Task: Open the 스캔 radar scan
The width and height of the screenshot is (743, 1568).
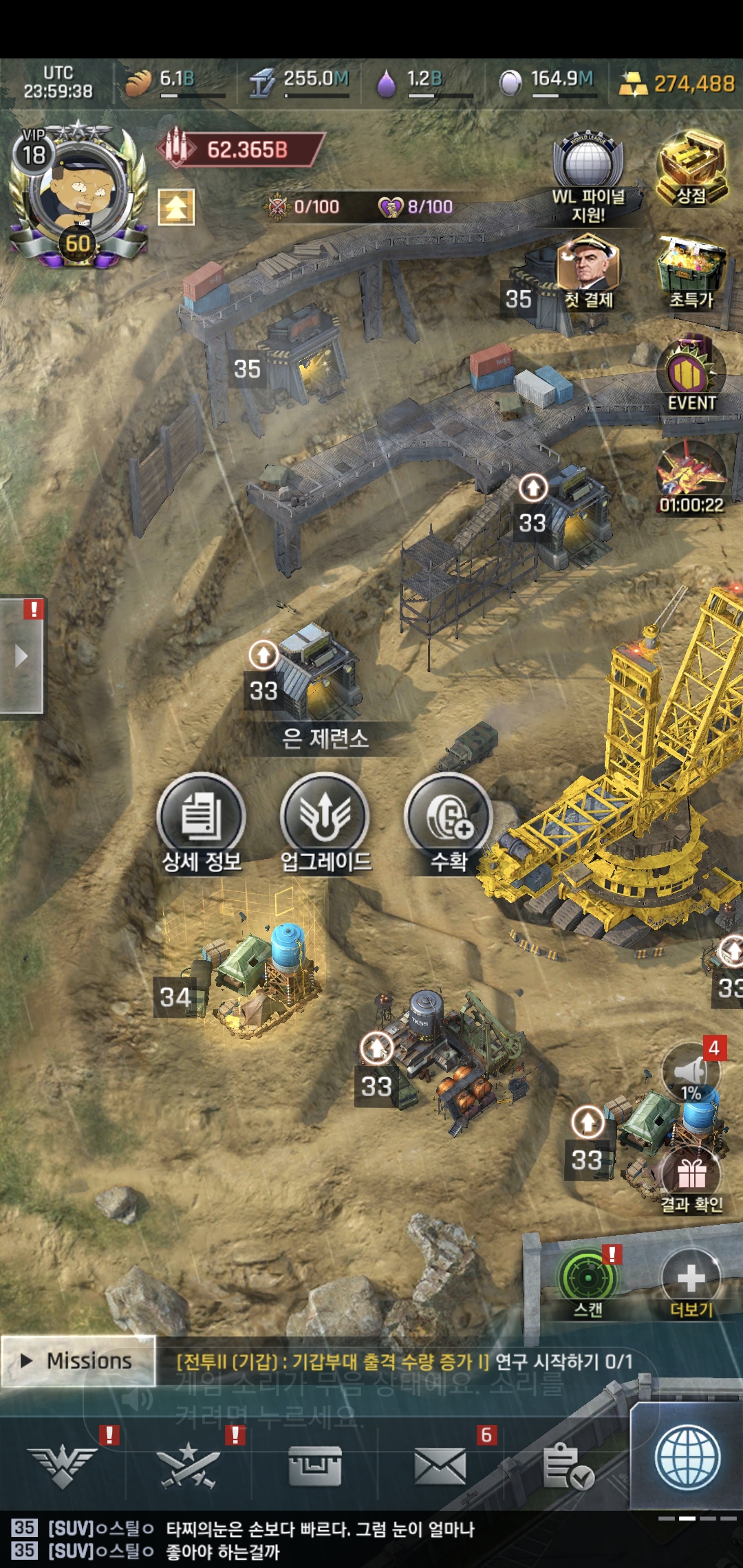Action: coord(588,1279)
